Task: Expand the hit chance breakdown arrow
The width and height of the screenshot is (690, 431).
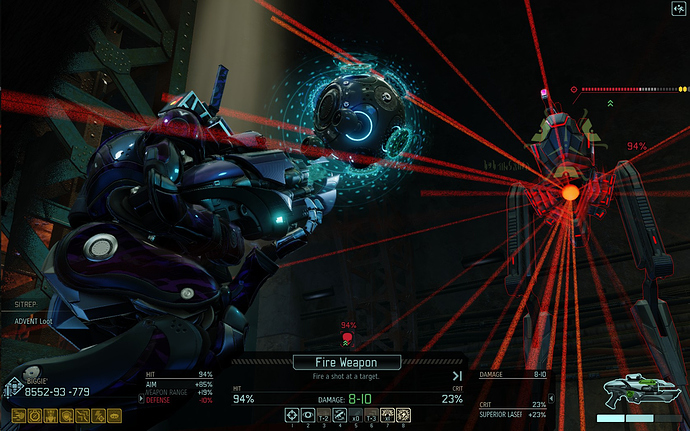Action: (140, 397)
